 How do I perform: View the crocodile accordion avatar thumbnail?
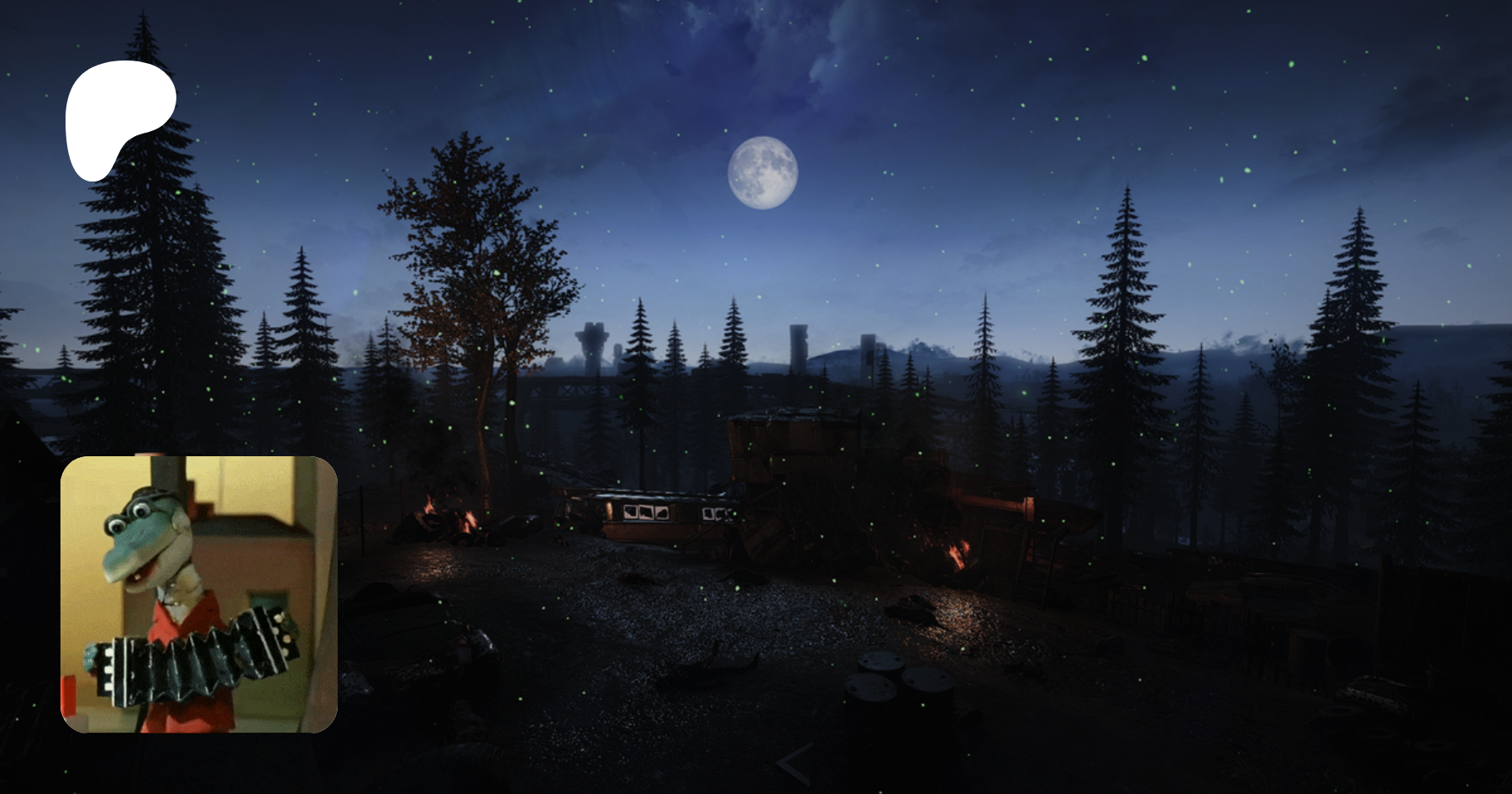point(199,594)
